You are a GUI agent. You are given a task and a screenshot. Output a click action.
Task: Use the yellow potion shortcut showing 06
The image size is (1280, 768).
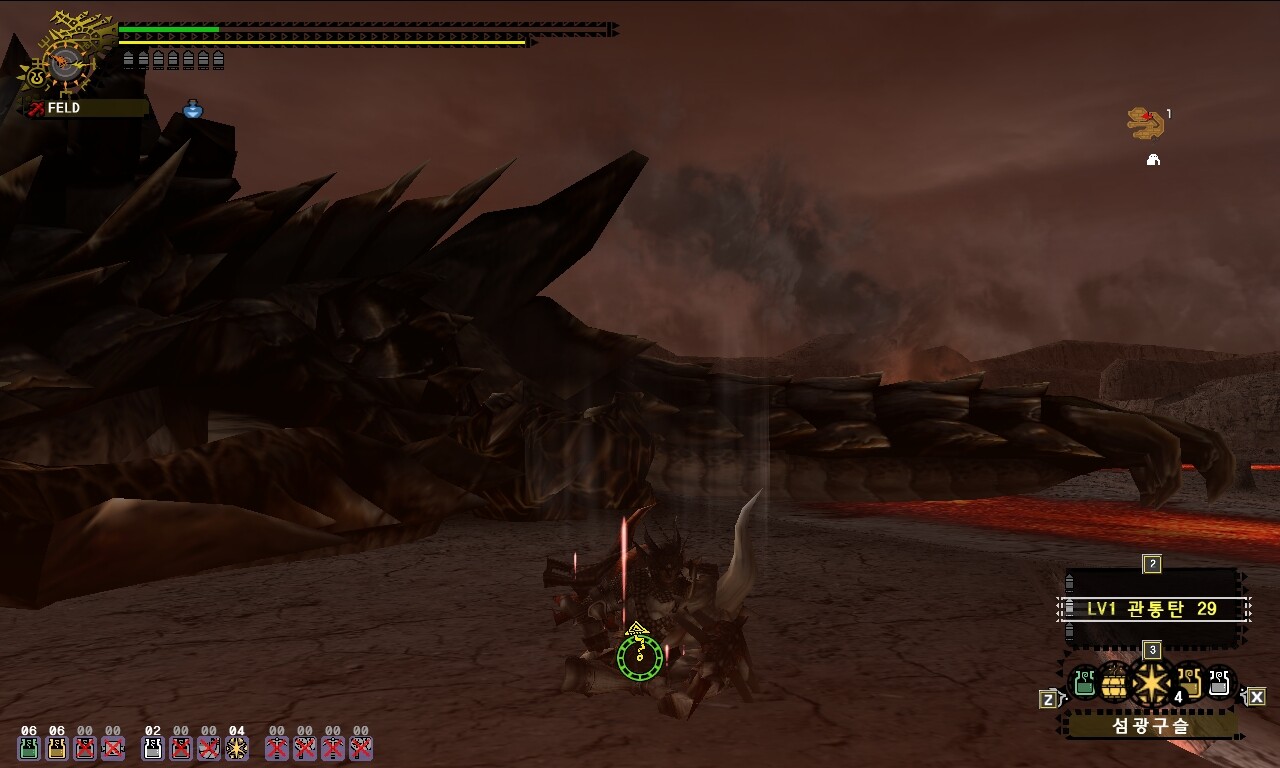[x=57, y=747]
